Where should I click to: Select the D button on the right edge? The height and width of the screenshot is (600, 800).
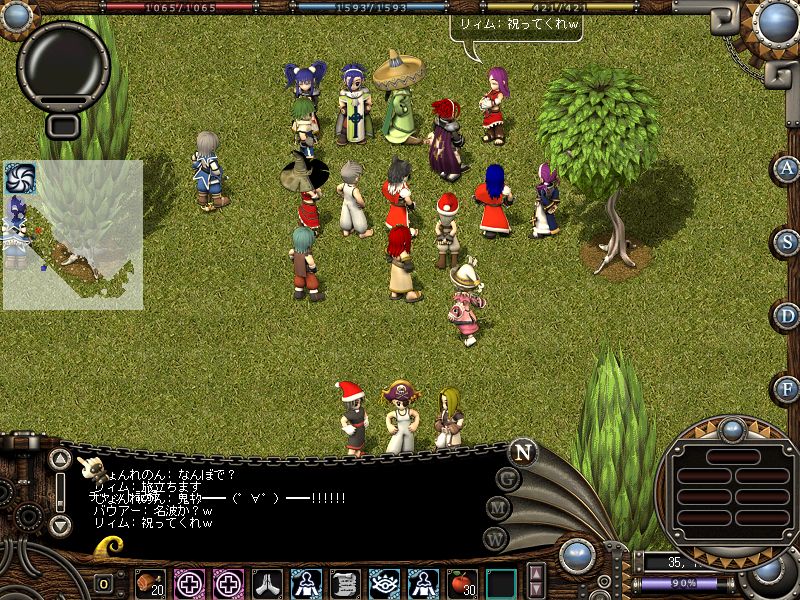pyautogui.click(x=787, y=316)
